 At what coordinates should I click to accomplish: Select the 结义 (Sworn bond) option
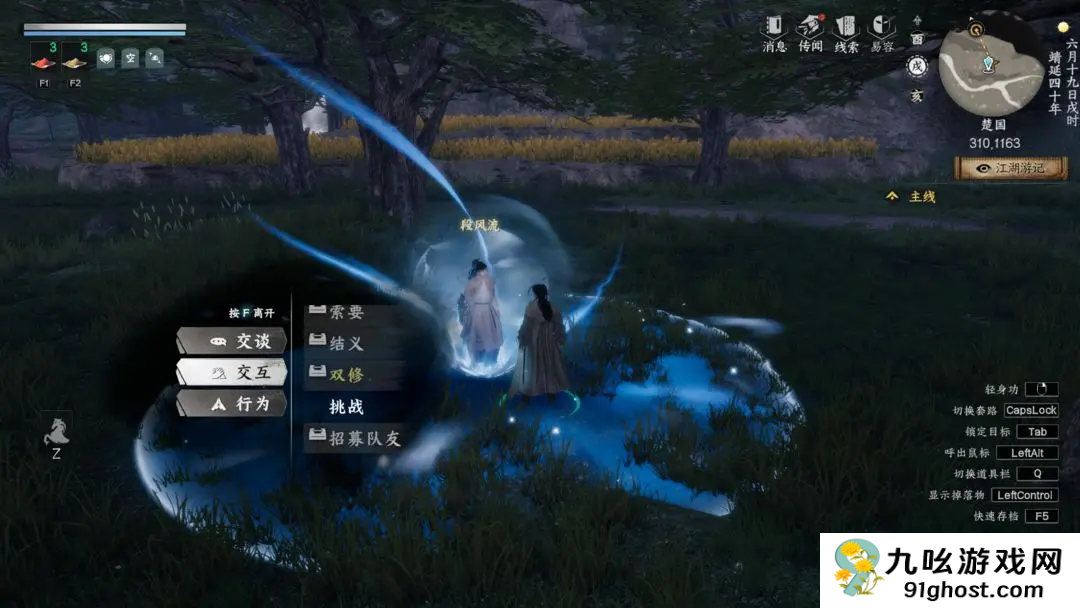[x=346, y=343]
